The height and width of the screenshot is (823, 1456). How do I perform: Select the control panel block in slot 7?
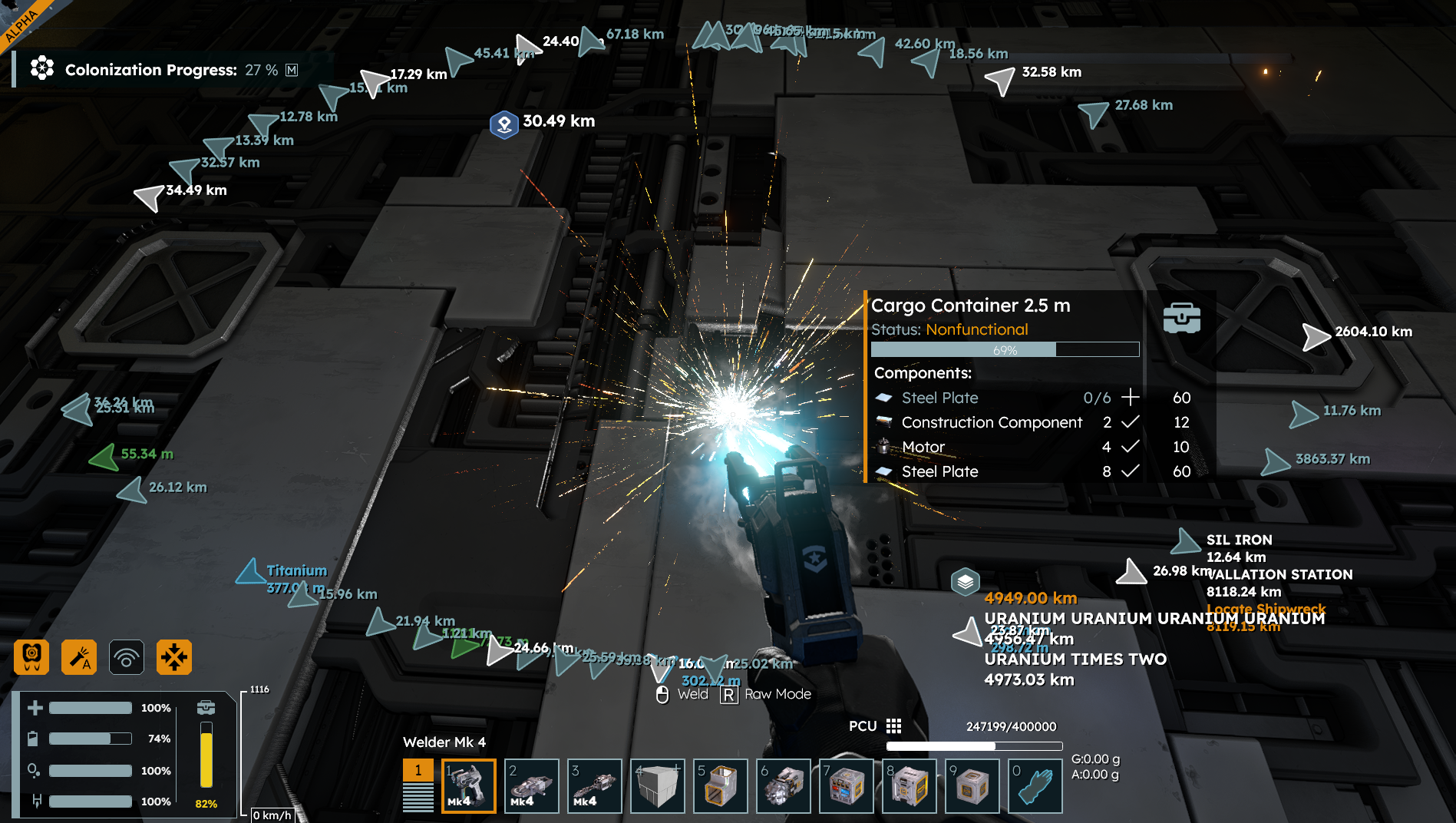(846, 785)
